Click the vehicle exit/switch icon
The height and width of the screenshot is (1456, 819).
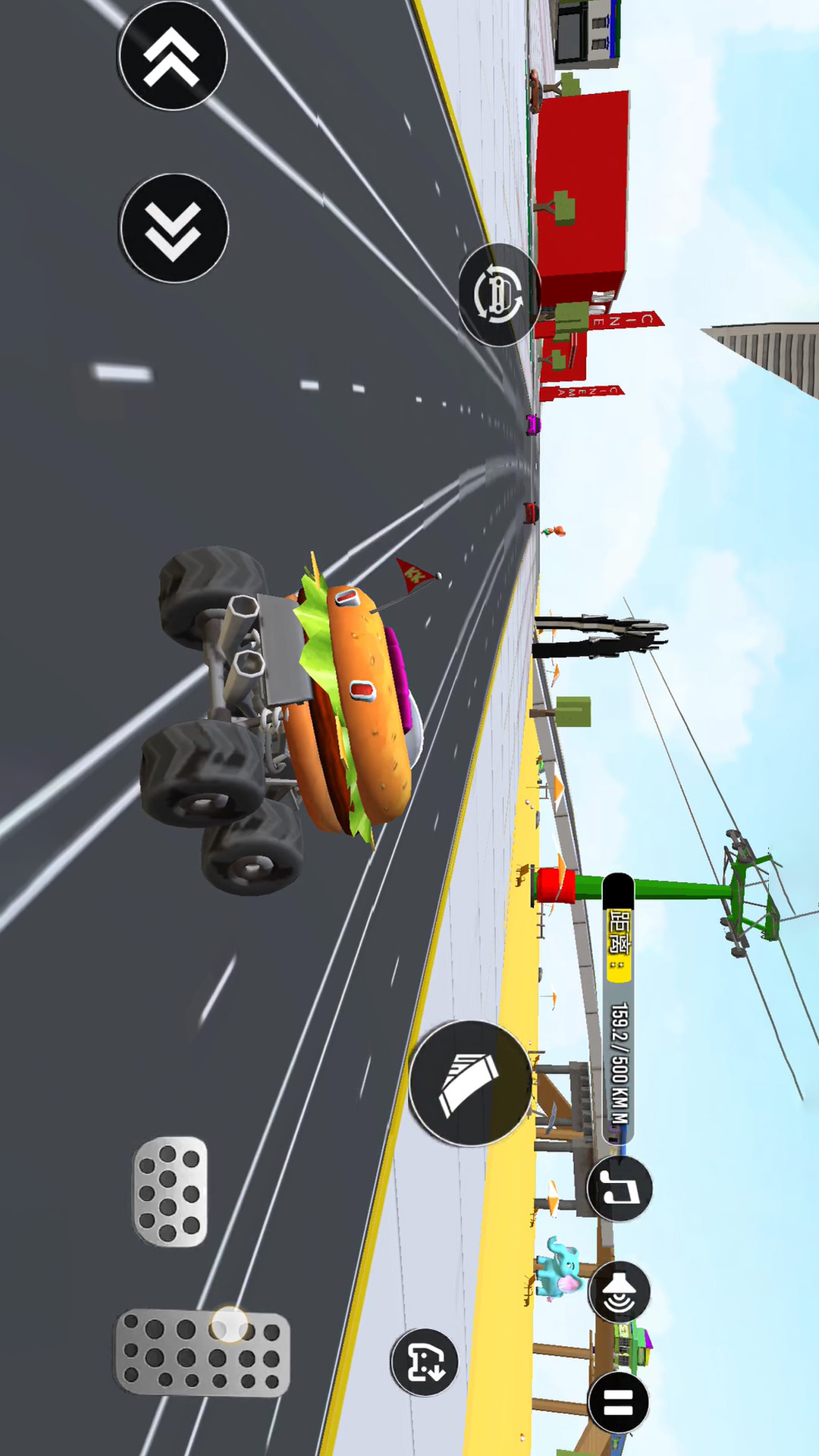point(425,1363)
